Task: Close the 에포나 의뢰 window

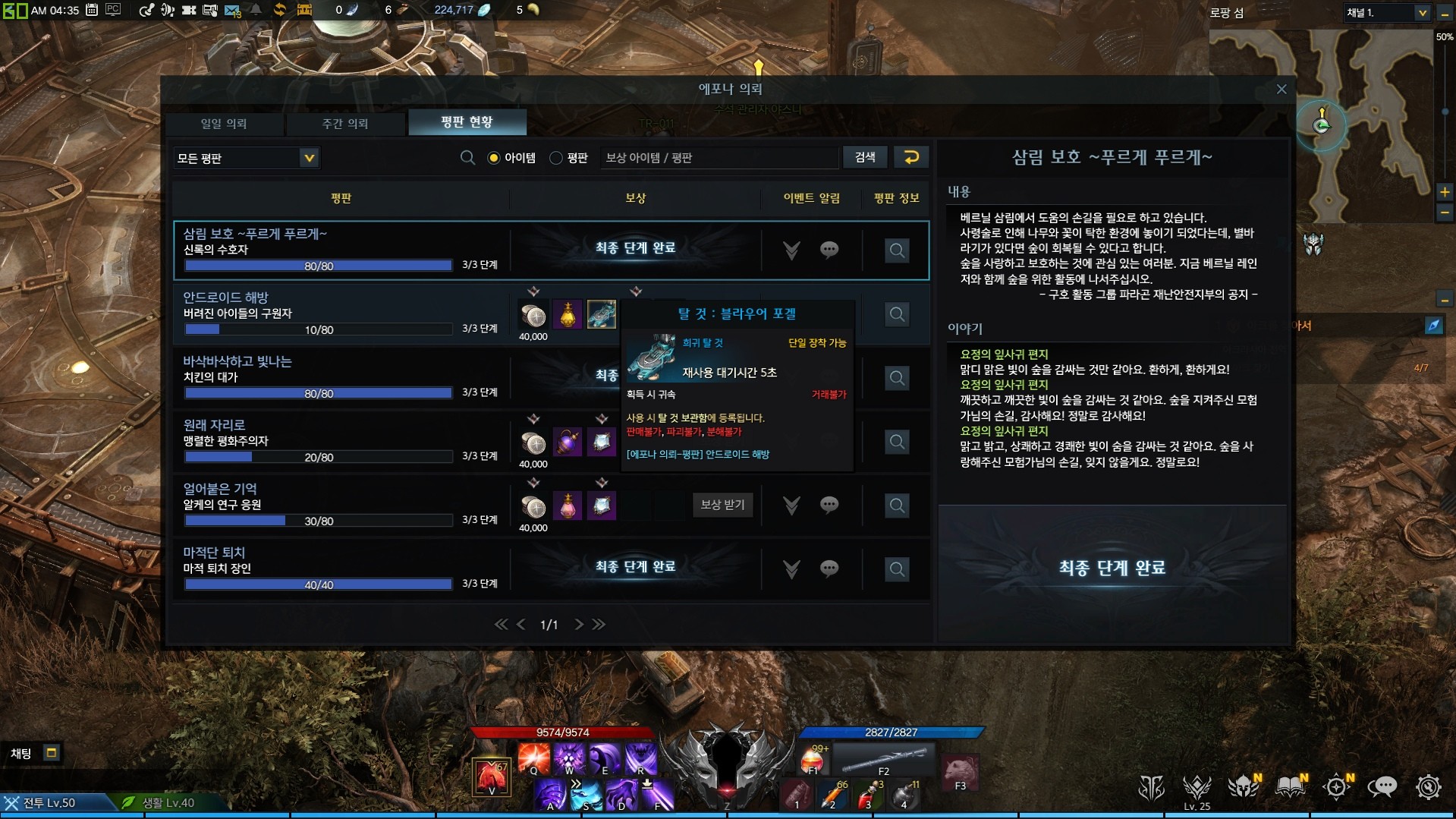Action: [1281, 90]
